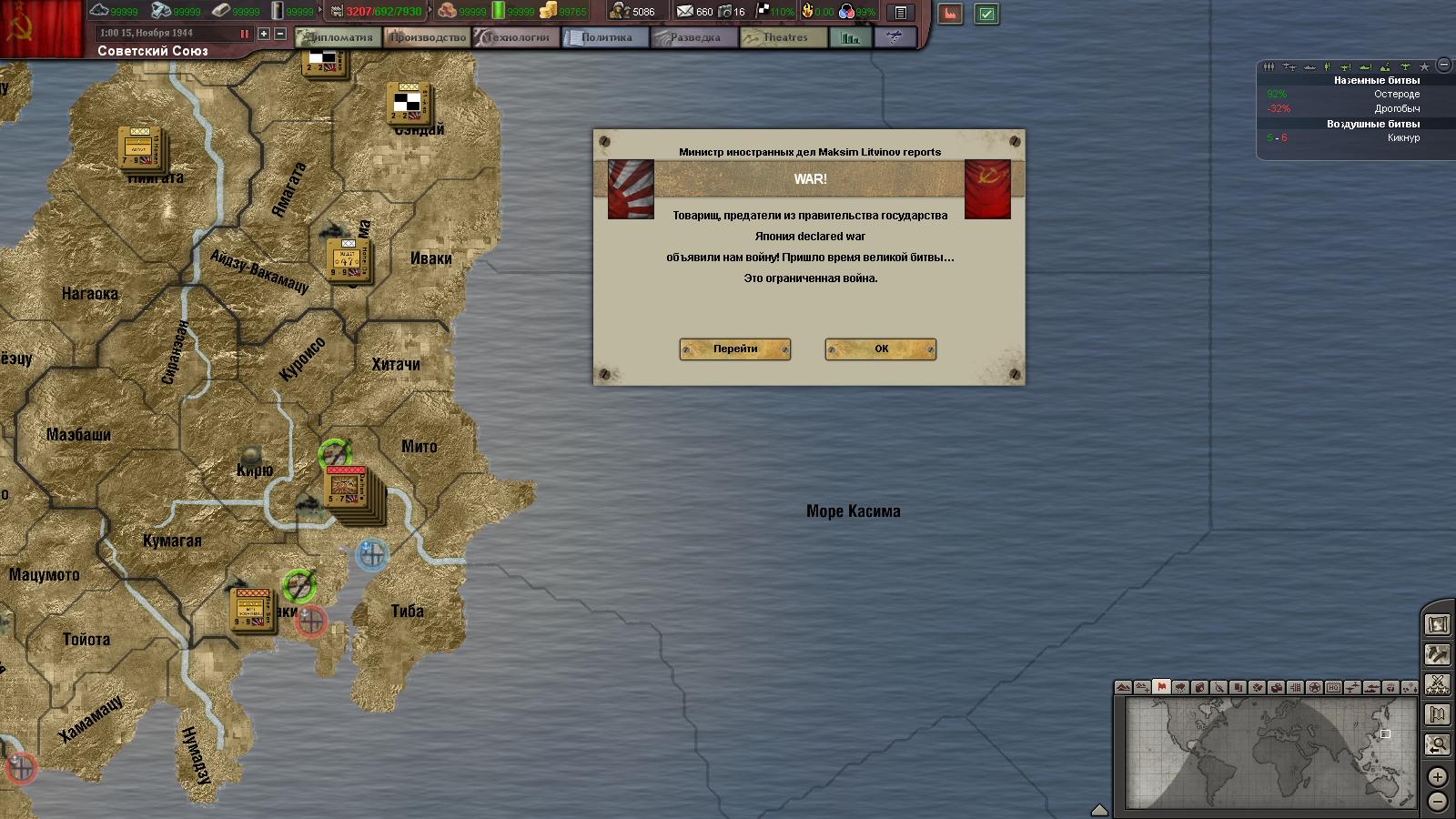1456x819 pixels.
Task: Zoom in the map with round plus button
Action: coord(1437,776)
